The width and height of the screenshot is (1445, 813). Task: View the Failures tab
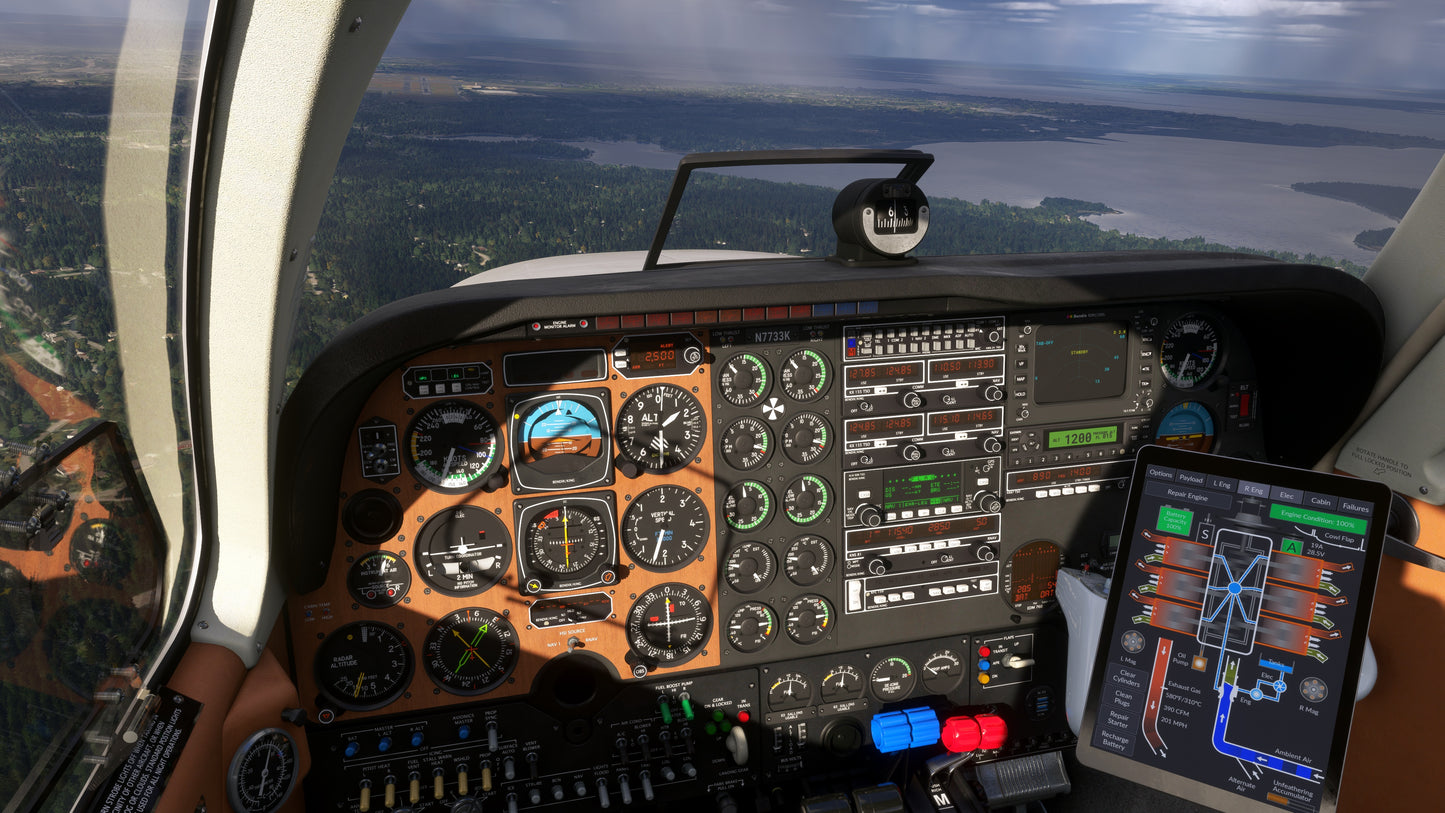click(1354, 505)
